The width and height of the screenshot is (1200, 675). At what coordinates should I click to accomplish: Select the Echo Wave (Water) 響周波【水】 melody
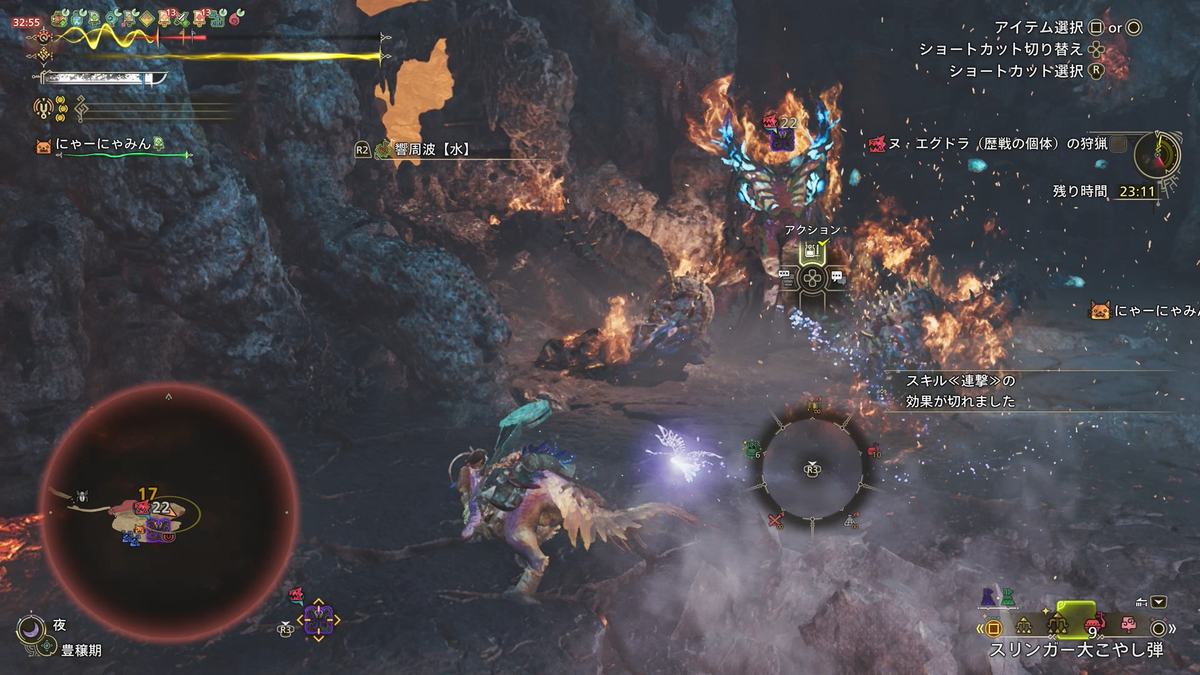[425, 151]
